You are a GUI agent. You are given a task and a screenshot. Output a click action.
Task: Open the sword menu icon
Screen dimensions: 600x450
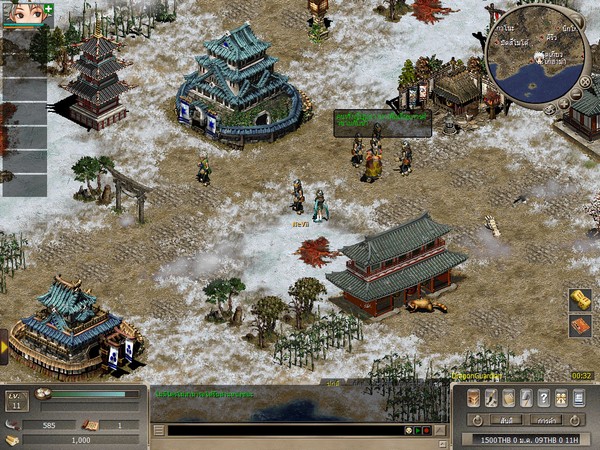(x=491, y=397)
